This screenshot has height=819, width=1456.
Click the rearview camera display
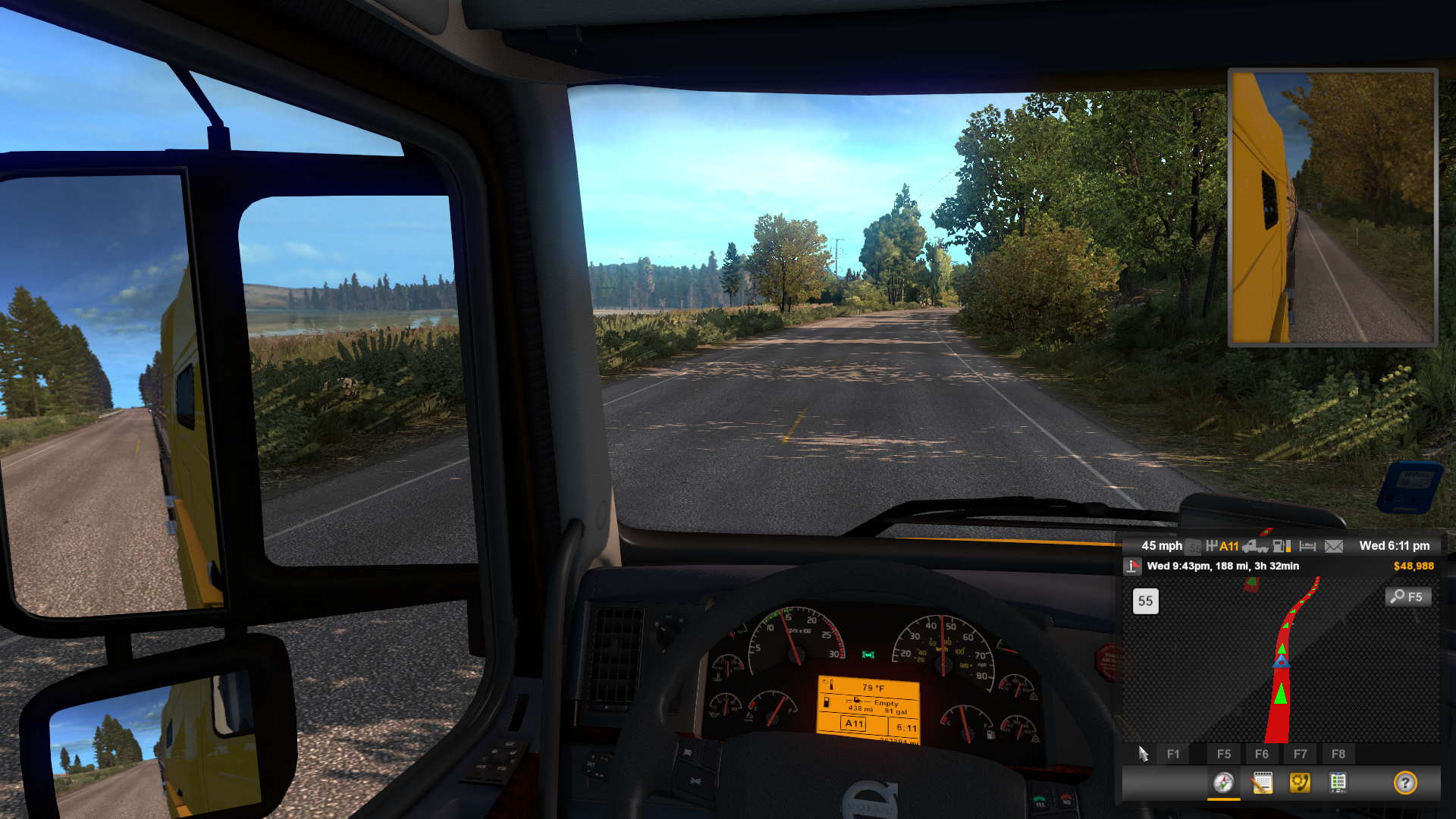pyautogui.click(x=1331, y=205)
